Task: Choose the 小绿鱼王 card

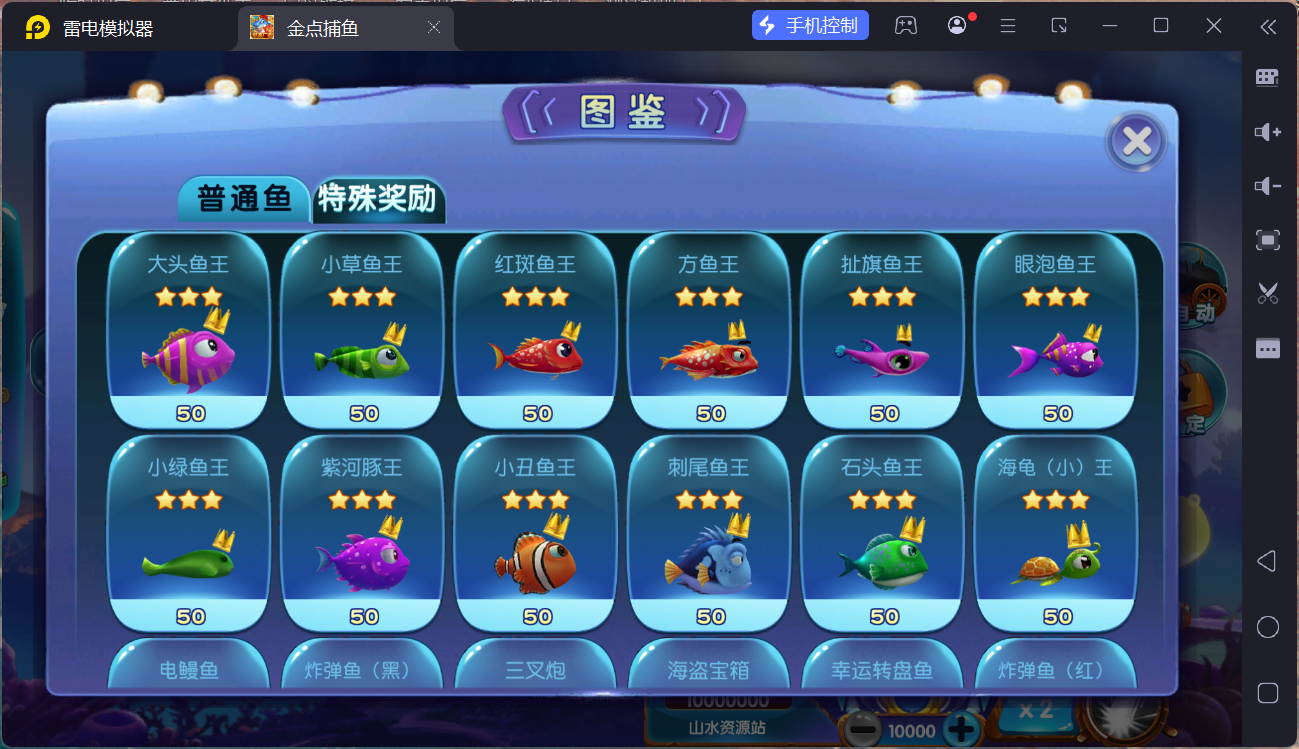Action: (188, 533)
